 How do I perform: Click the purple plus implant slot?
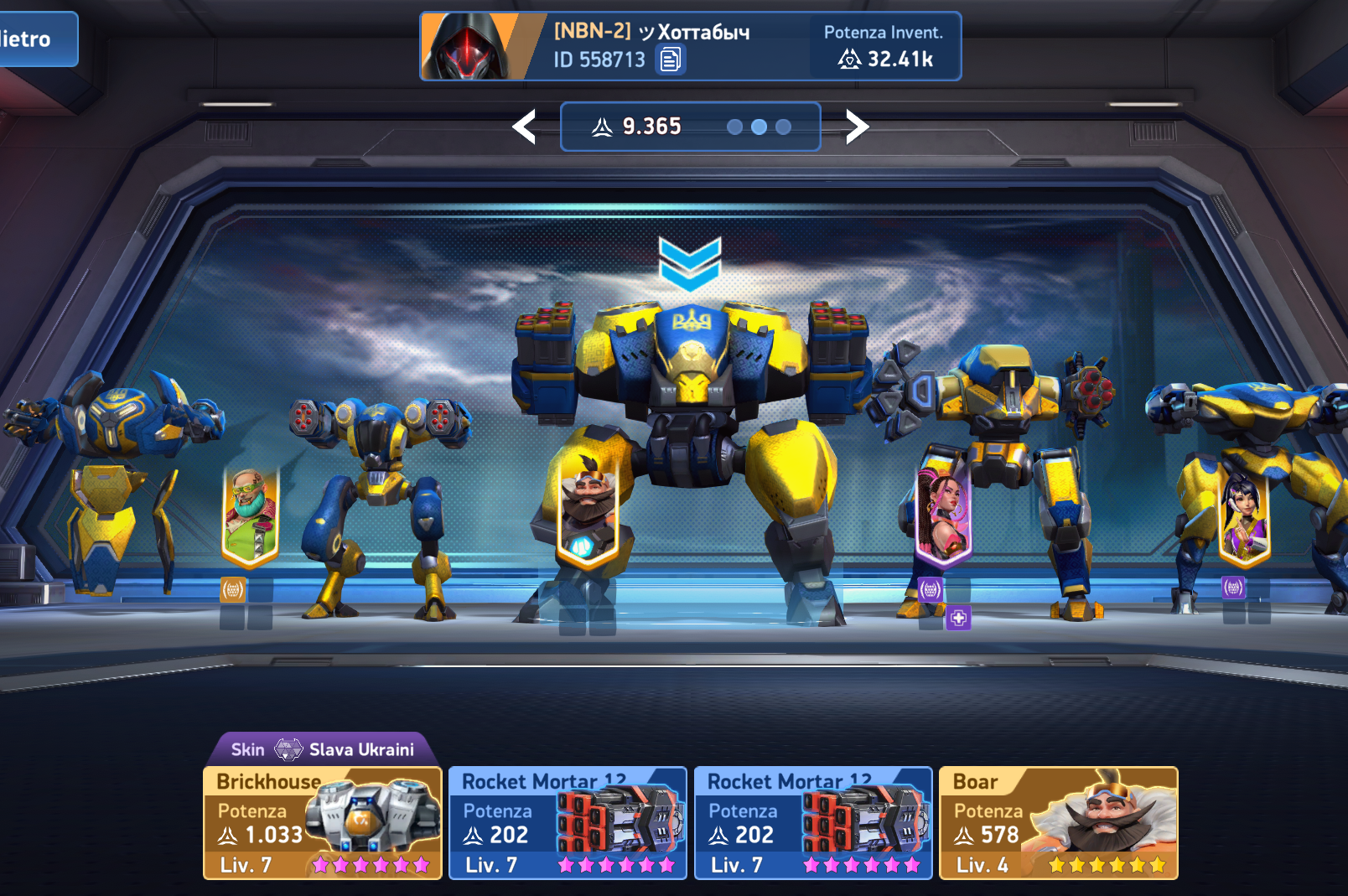(x=958, y=619)
